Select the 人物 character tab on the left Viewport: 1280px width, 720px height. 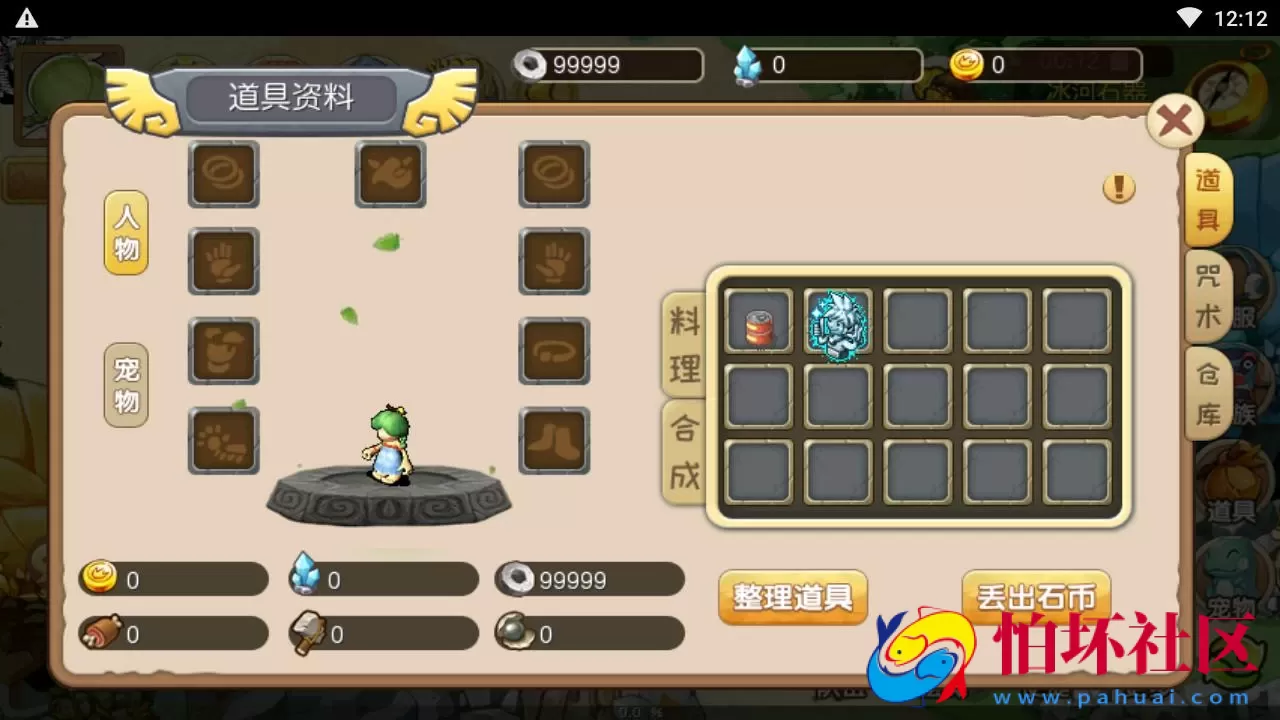(125, 234)
